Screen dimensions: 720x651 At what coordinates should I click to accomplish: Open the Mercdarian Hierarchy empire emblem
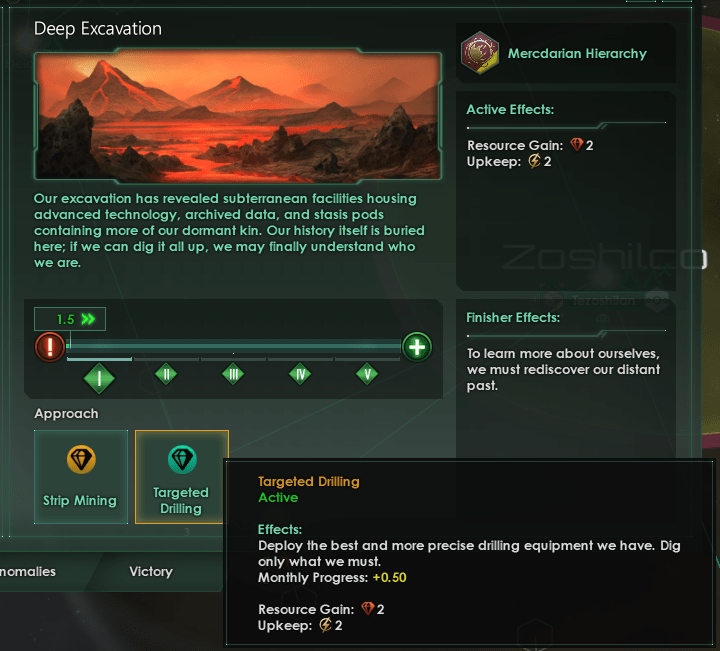click(x=480, y=54)
